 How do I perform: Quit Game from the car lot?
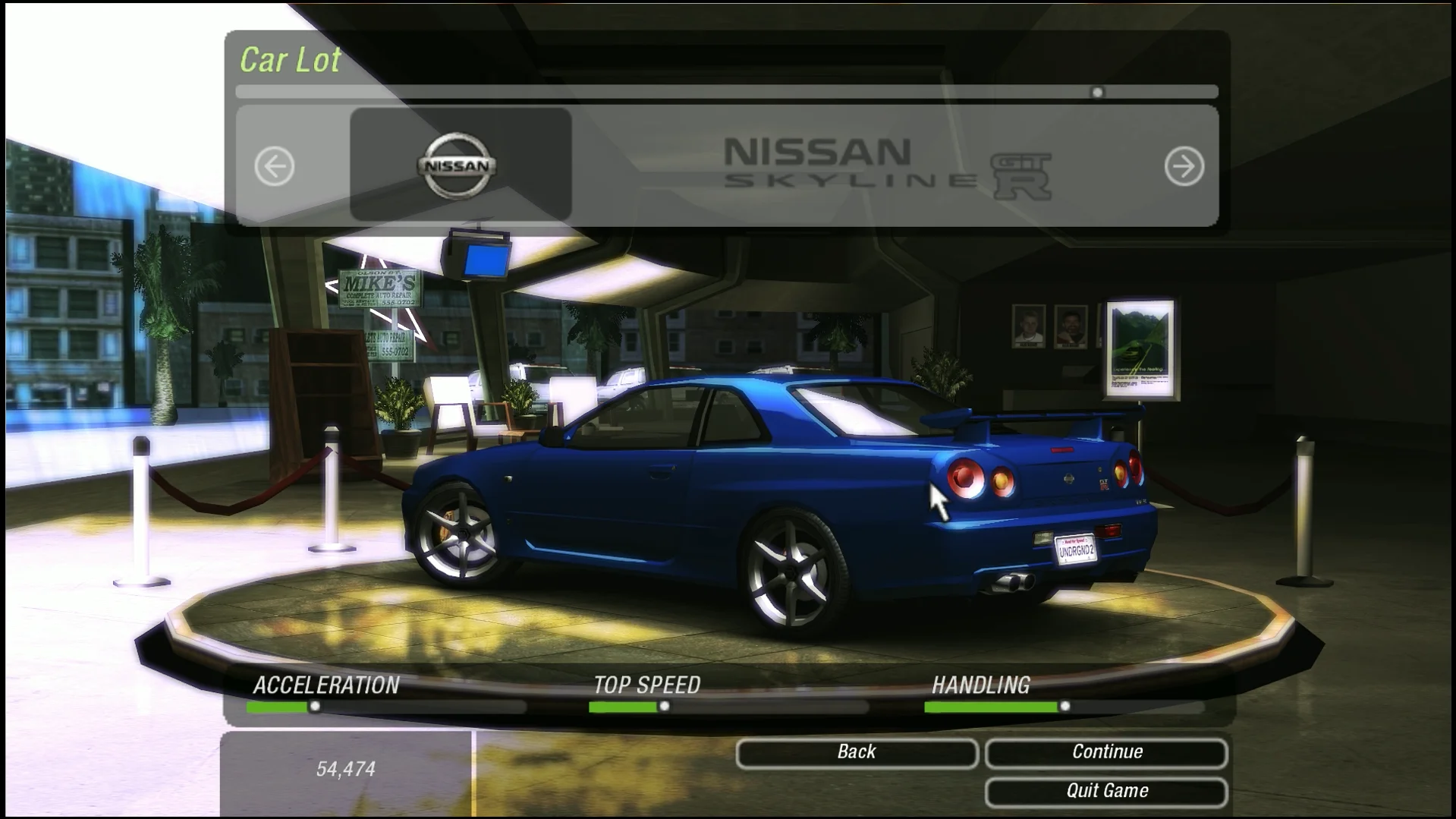(1106, 792)
